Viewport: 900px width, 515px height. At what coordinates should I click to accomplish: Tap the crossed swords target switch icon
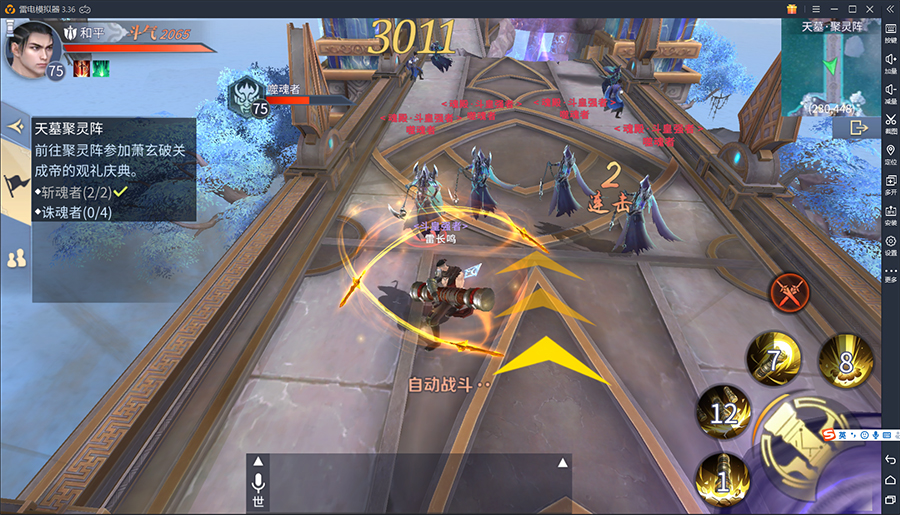[x=789, y=294]
